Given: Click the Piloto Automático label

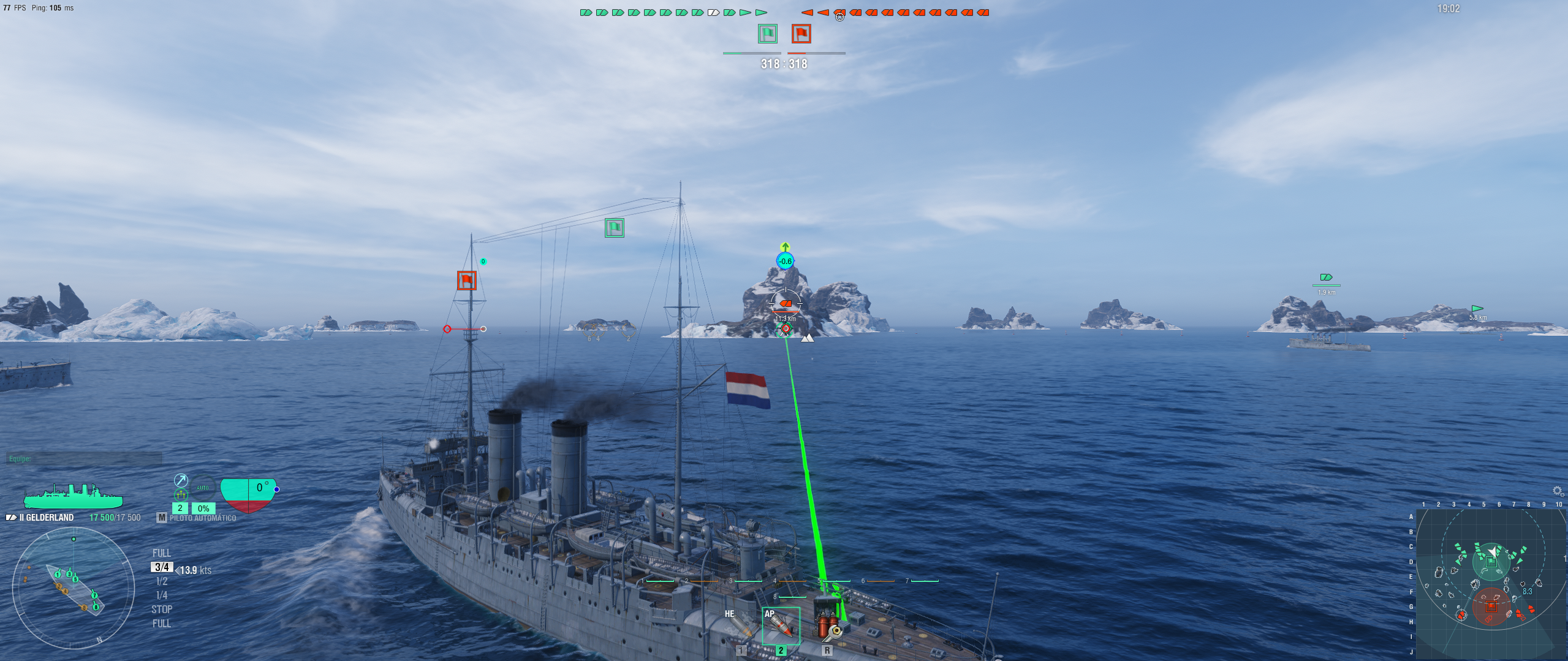Looking at the screenshot, I should tap(202, 518).
